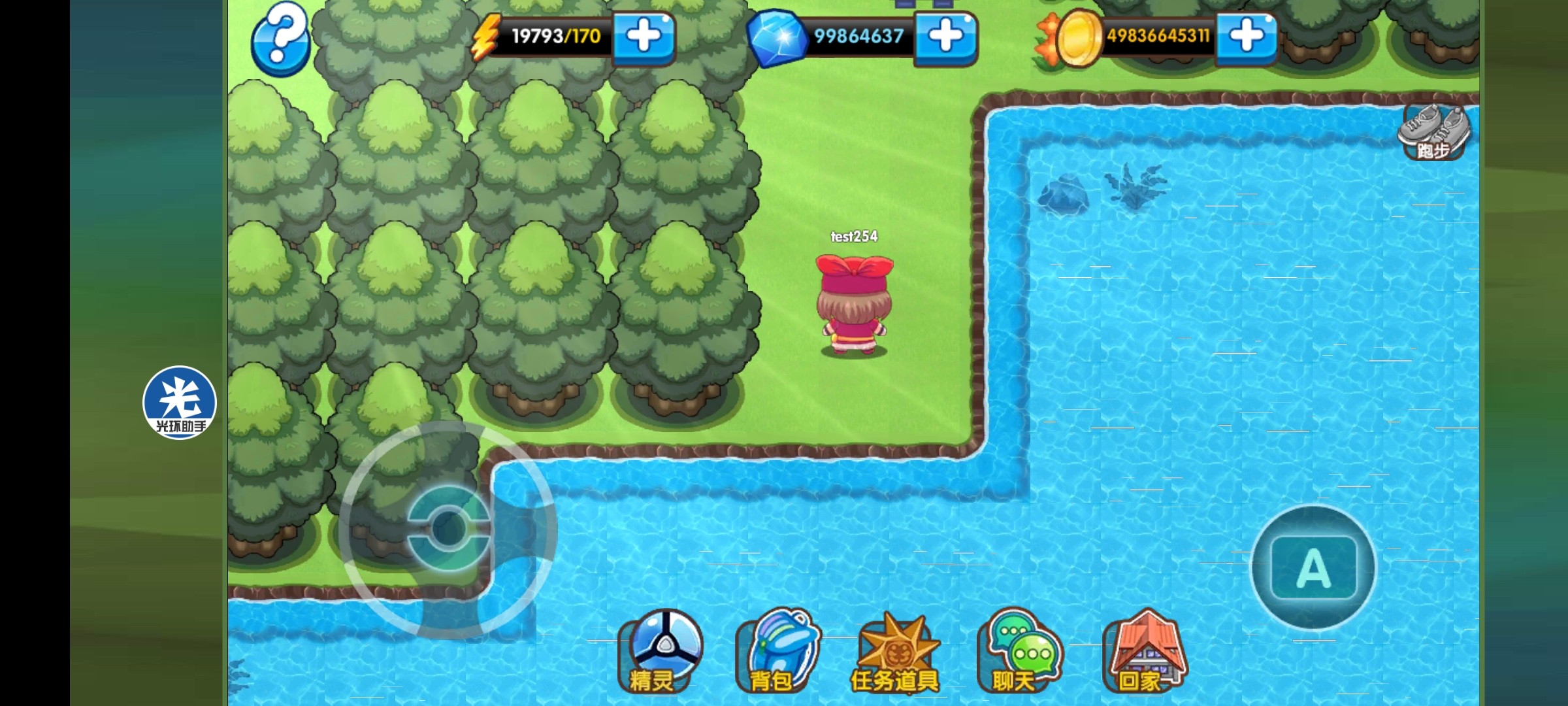Open the 背包 backpack inventory

pos(777,652)
